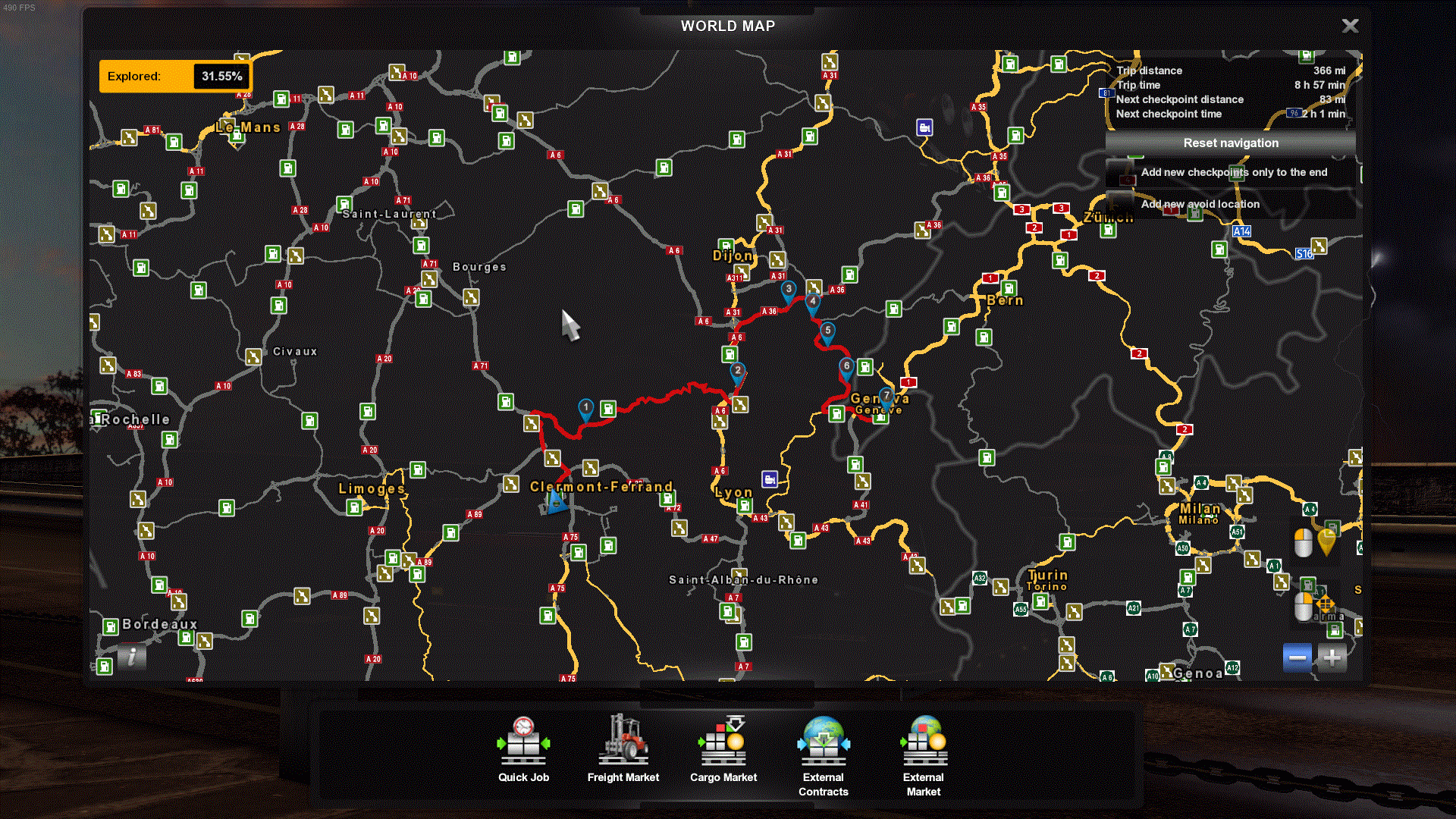Enable Add new checkpoints only to the end
Viewport: 1456px width, 819px height.
click(x=1234, y=172)
